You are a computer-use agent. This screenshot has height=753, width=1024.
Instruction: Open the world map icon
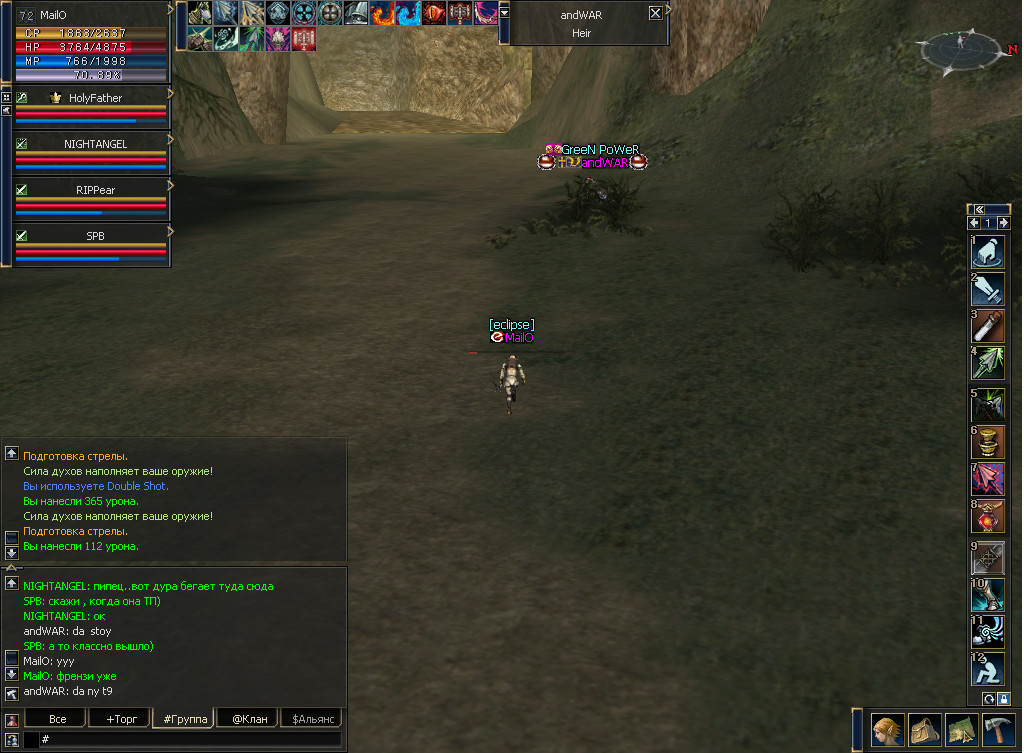pos(961,730)
